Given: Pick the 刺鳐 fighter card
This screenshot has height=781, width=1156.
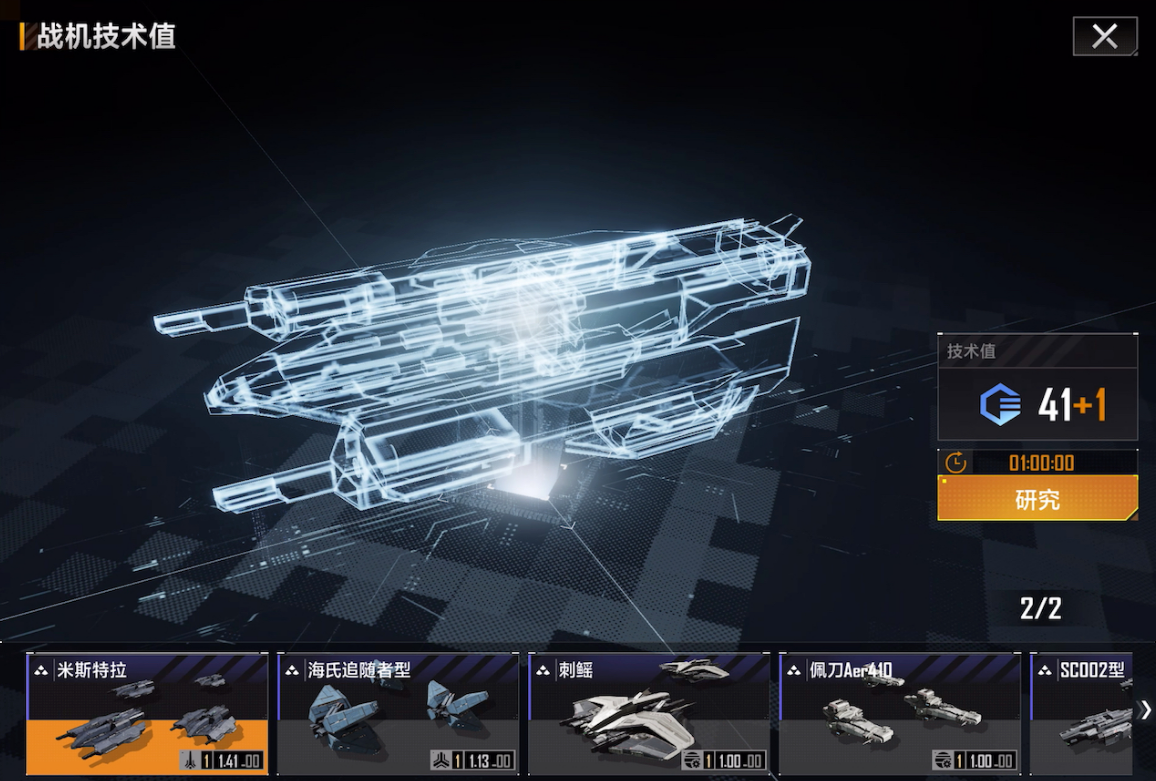Looking at the screenshot, I should point(648,714).
